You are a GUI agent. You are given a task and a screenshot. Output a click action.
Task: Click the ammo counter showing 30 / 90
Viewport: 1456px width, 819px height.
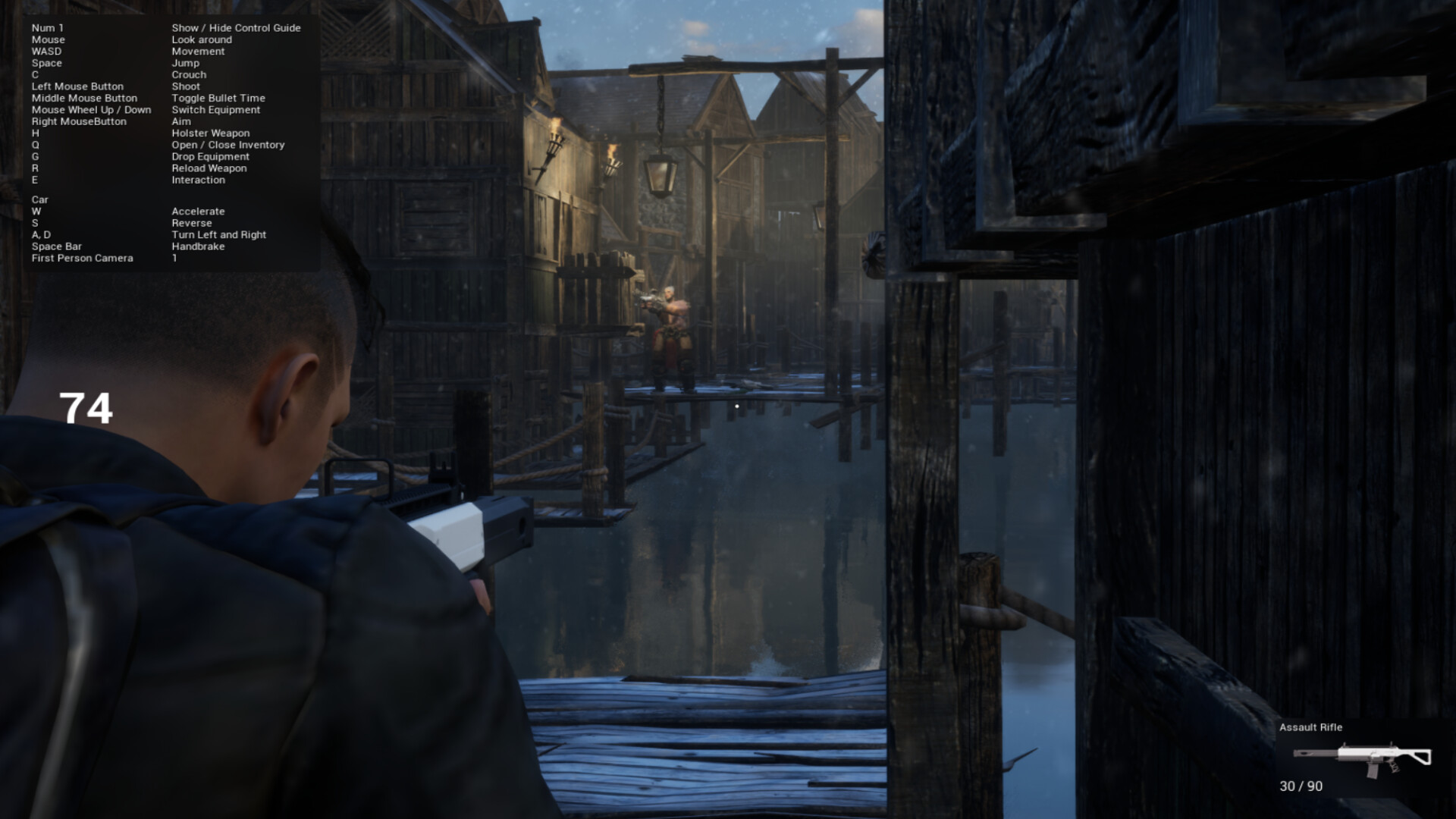point(1300,786)
